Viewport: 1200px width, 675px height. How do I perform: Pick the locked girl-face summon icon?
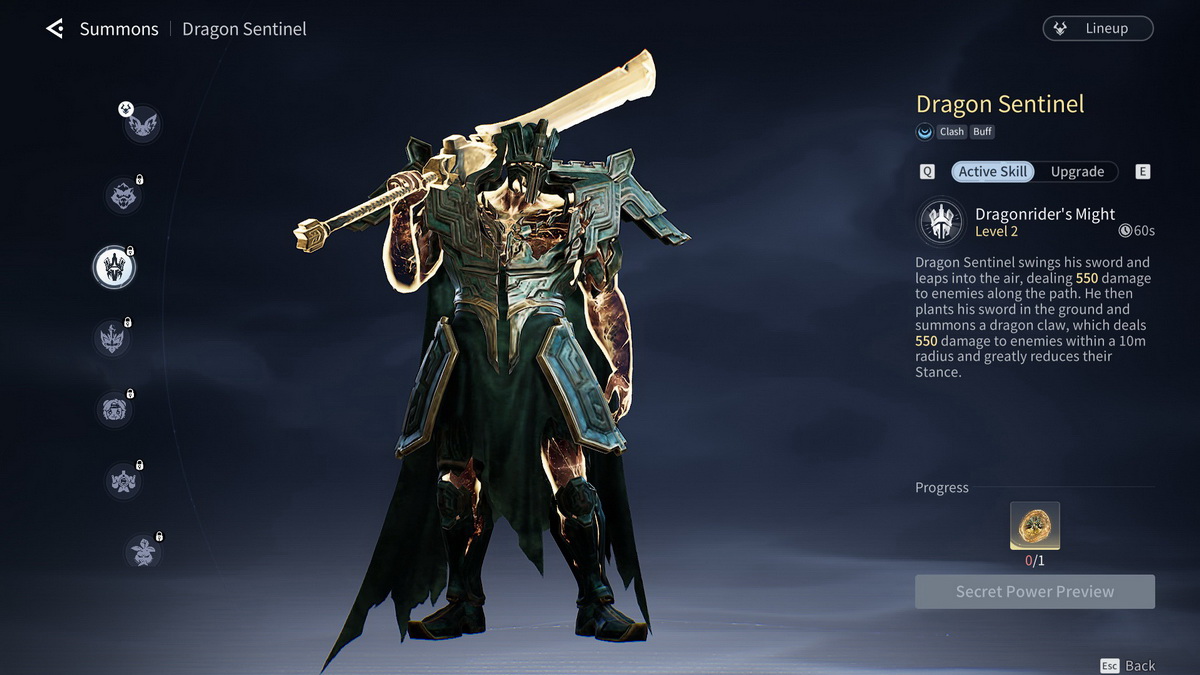tap(114, 409)
